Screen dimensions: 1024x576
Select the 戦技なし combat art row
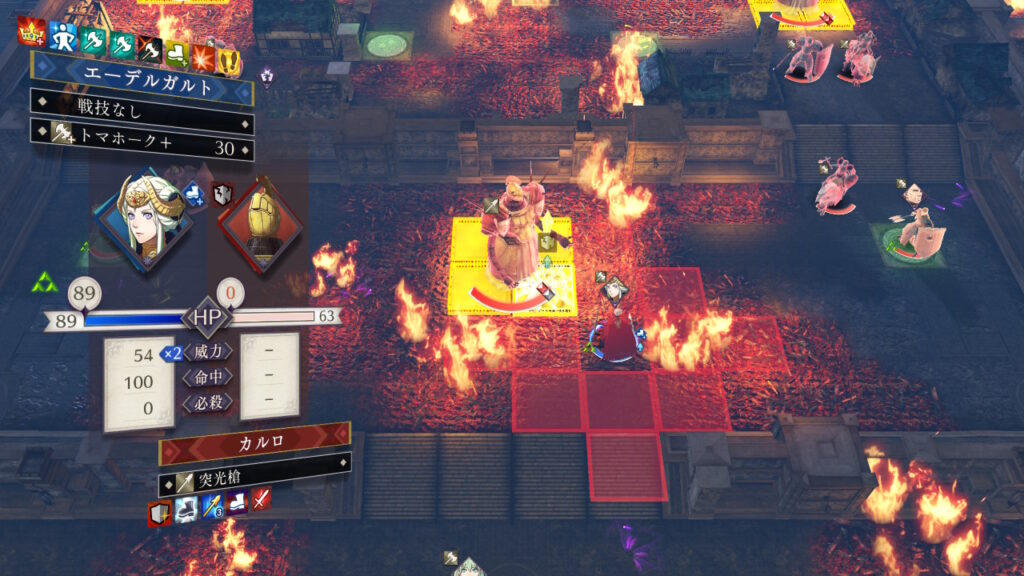140,104
